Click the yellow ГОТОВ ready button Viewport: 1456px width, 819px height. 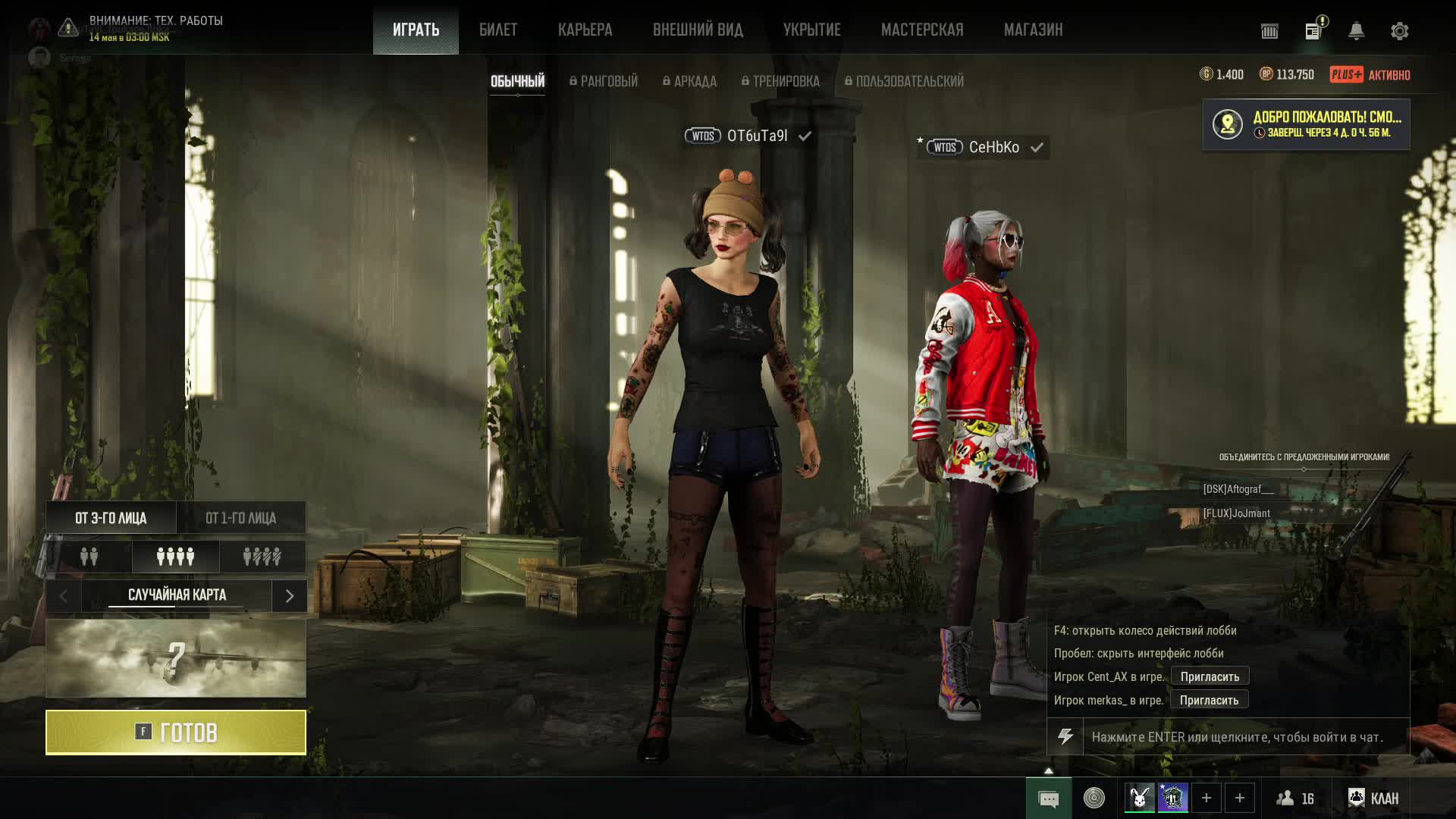[x=176, y=733]
